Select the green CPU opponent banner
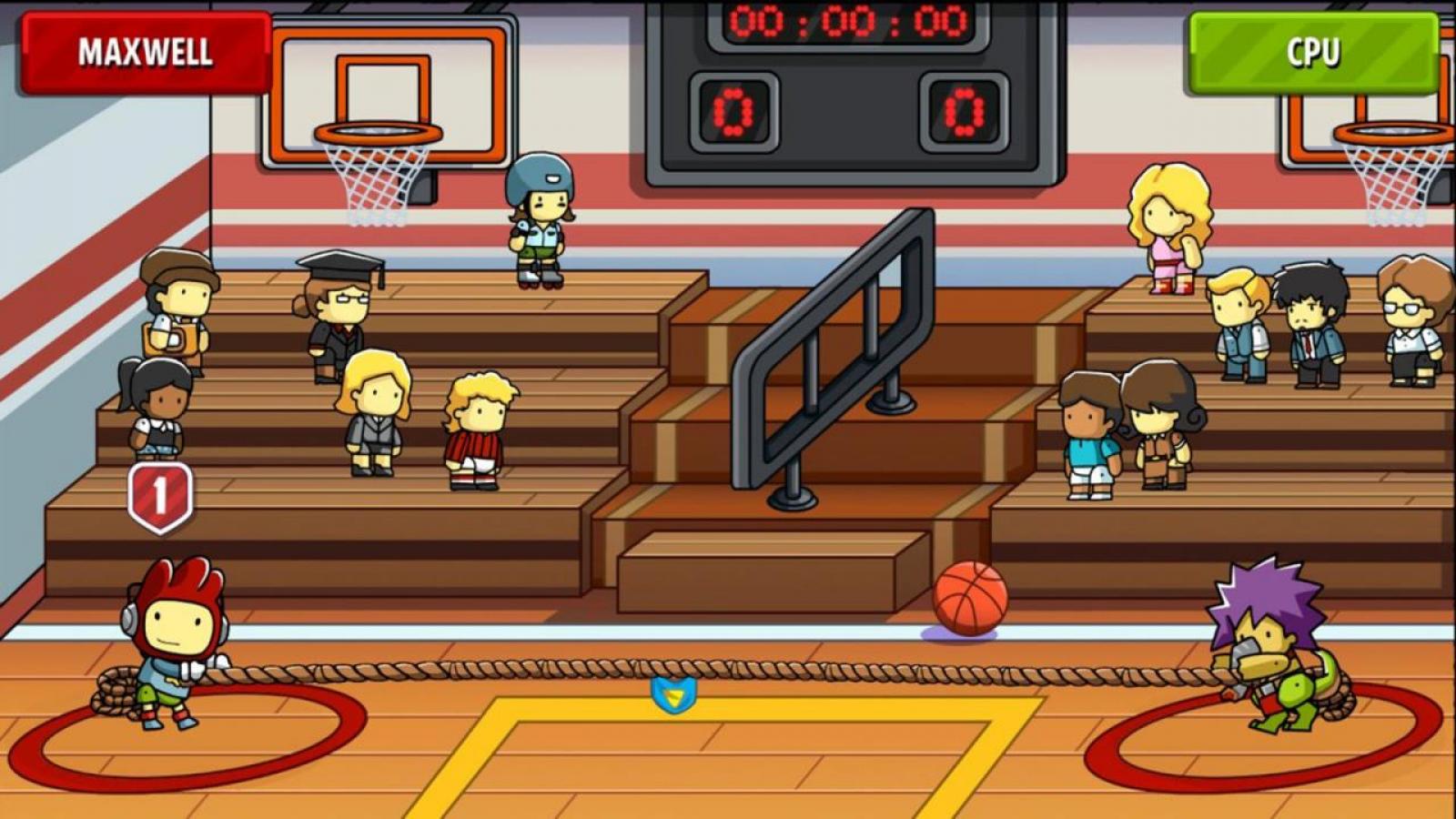Viewport: 1456px width, 819px height. click(1312, 53)
